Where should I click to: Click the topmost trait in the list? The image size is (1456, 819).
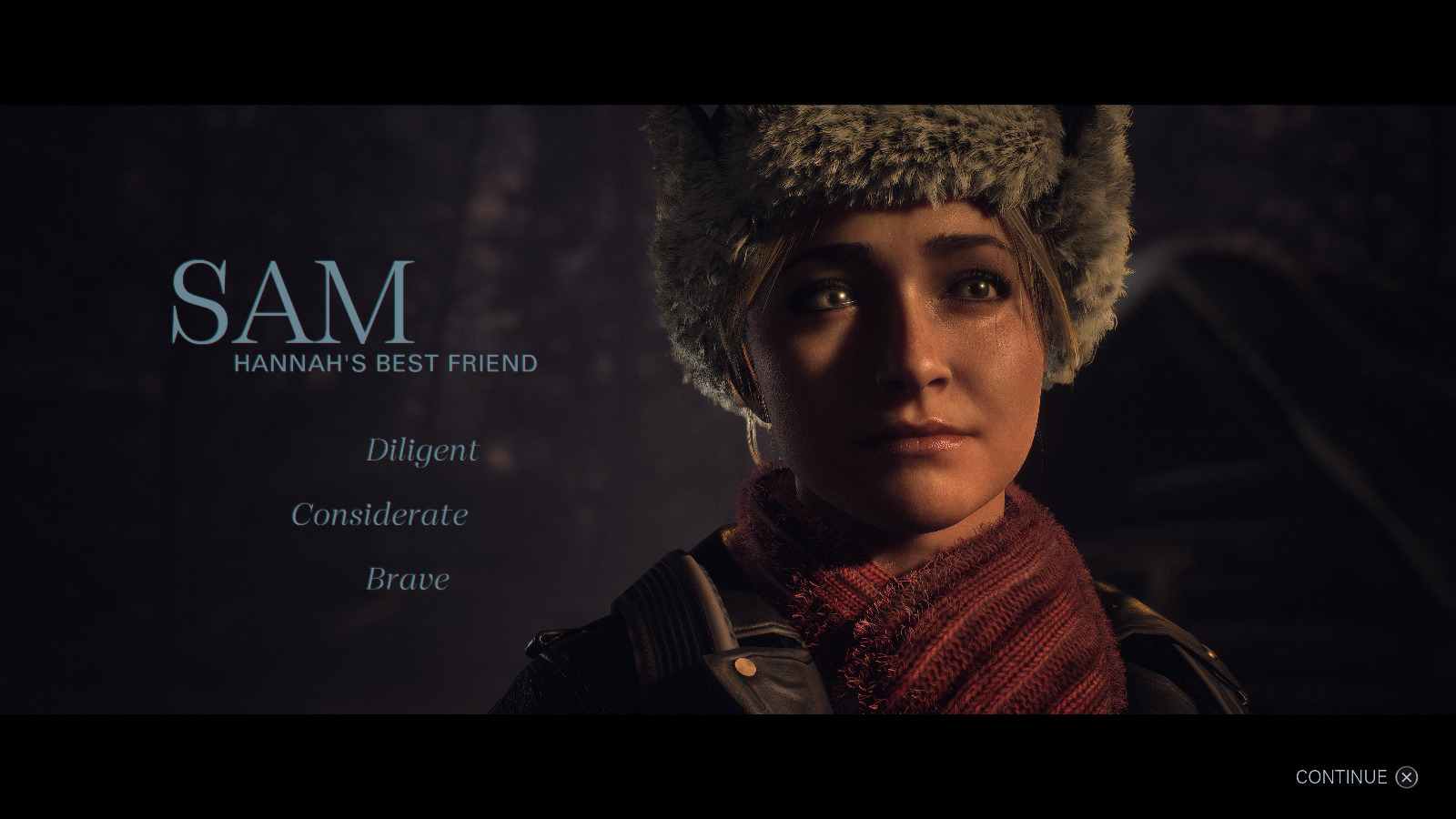422,450
